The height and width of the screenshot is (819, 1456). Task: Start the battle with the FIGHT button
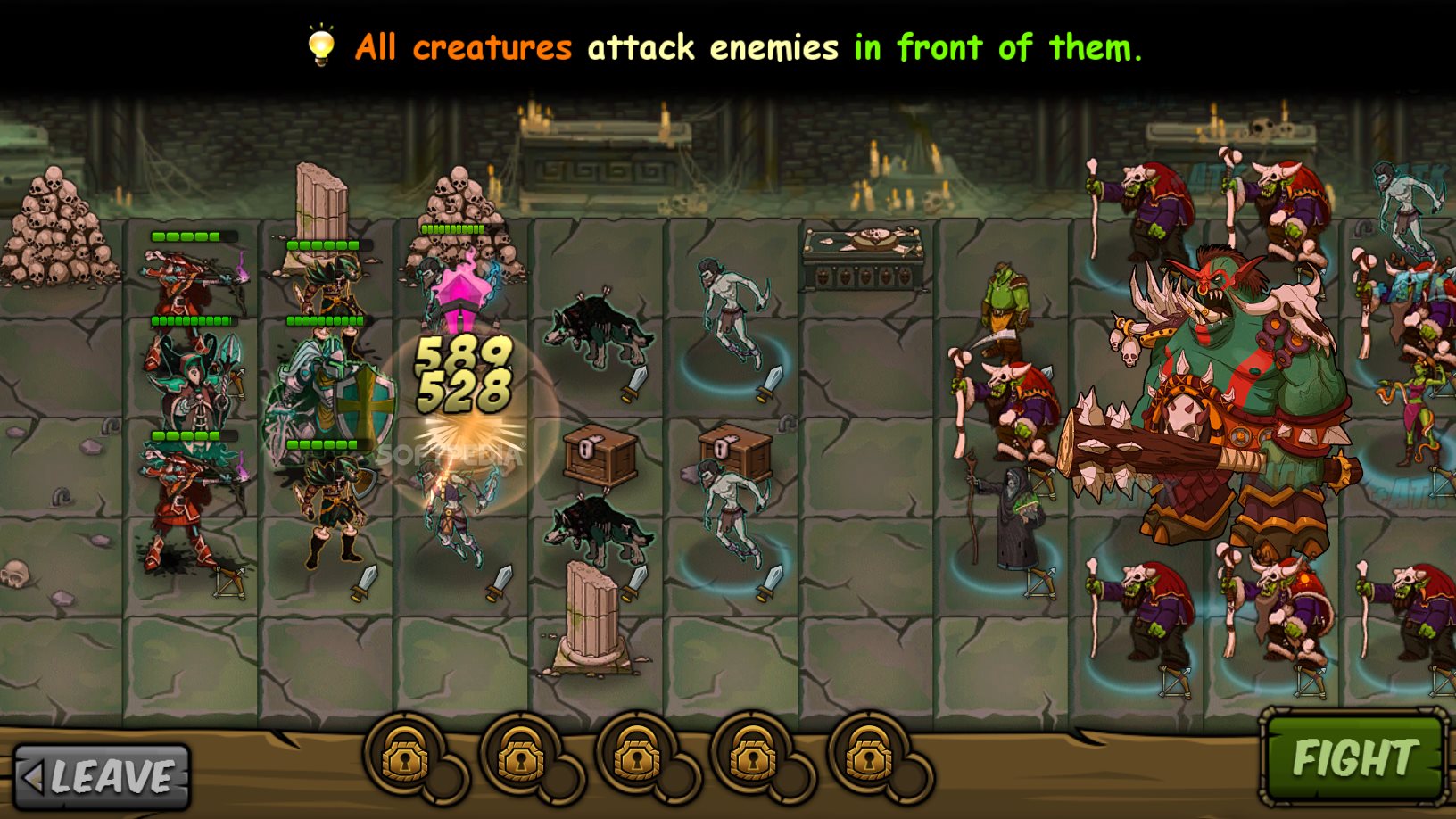click(x=1353, y=757)
